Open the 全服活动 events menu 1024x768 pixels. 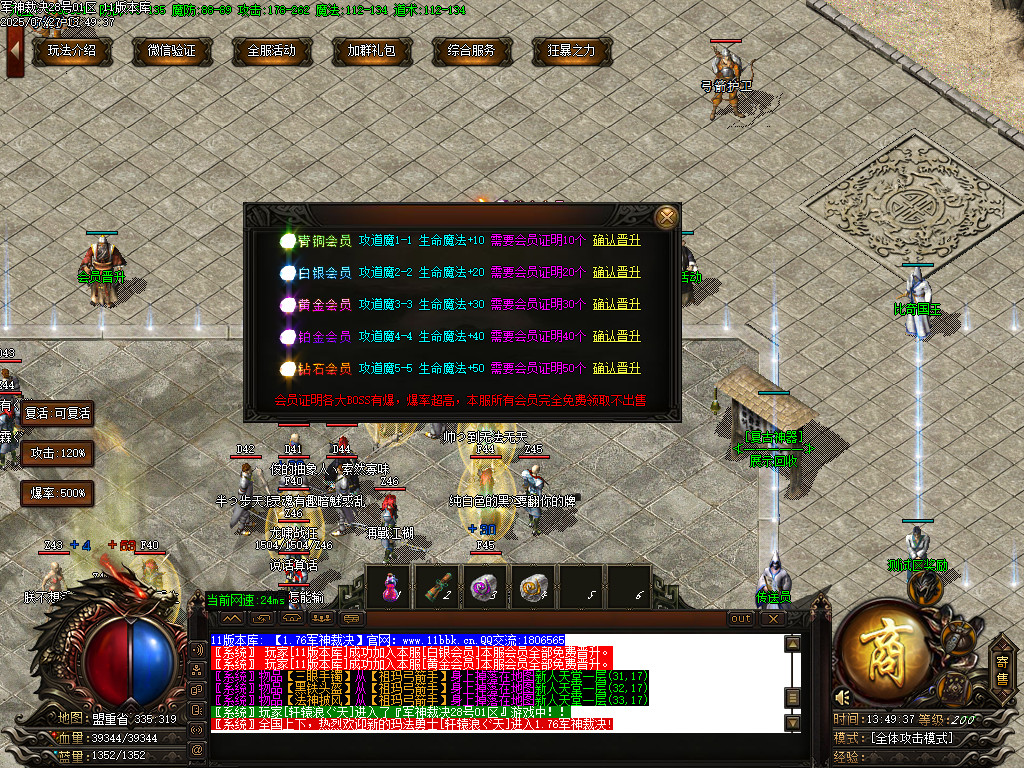[x=272, y=50]
